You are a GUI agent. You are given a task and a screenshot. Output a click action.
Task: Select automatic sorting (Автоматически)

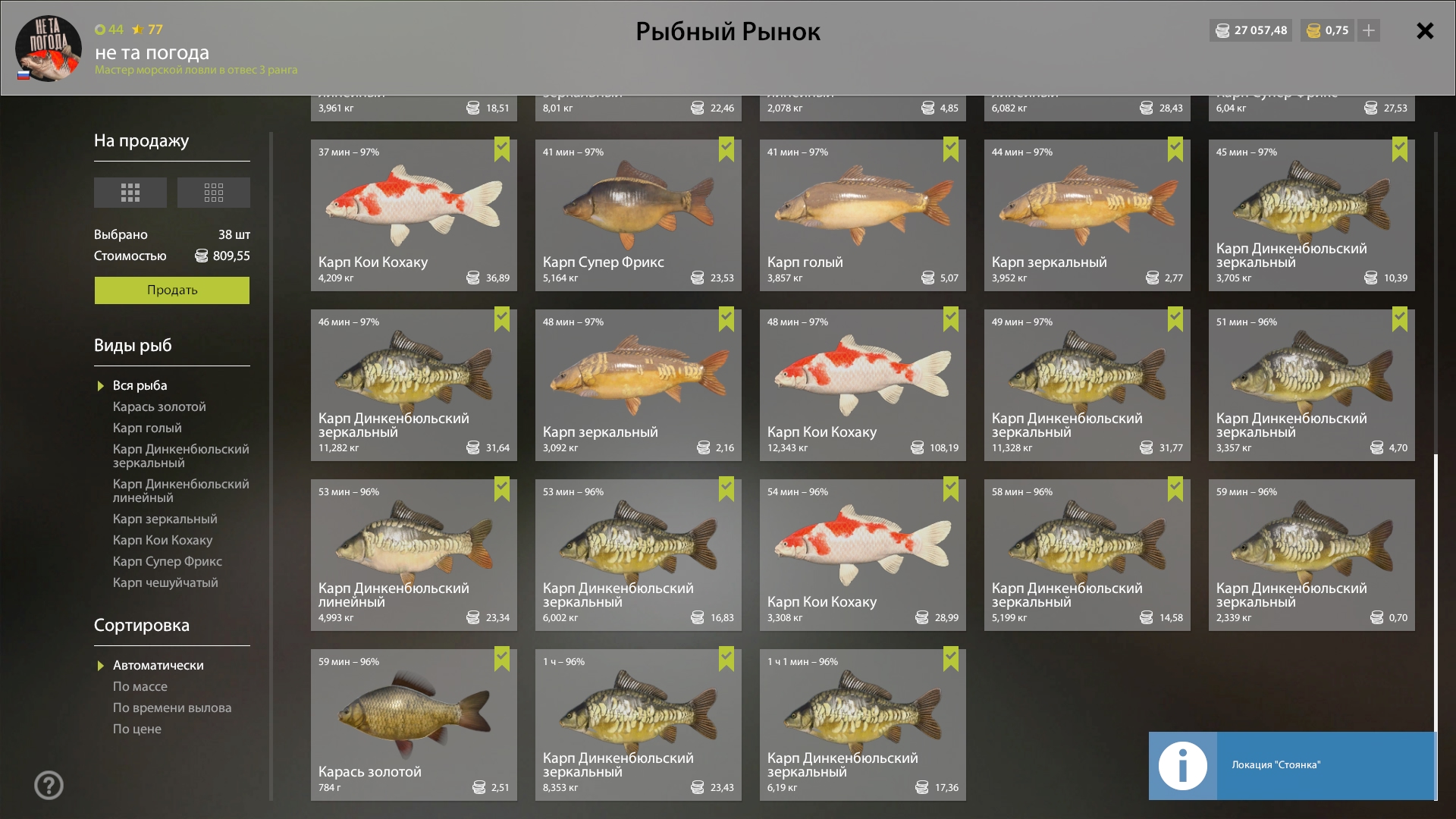coord(158,666)
